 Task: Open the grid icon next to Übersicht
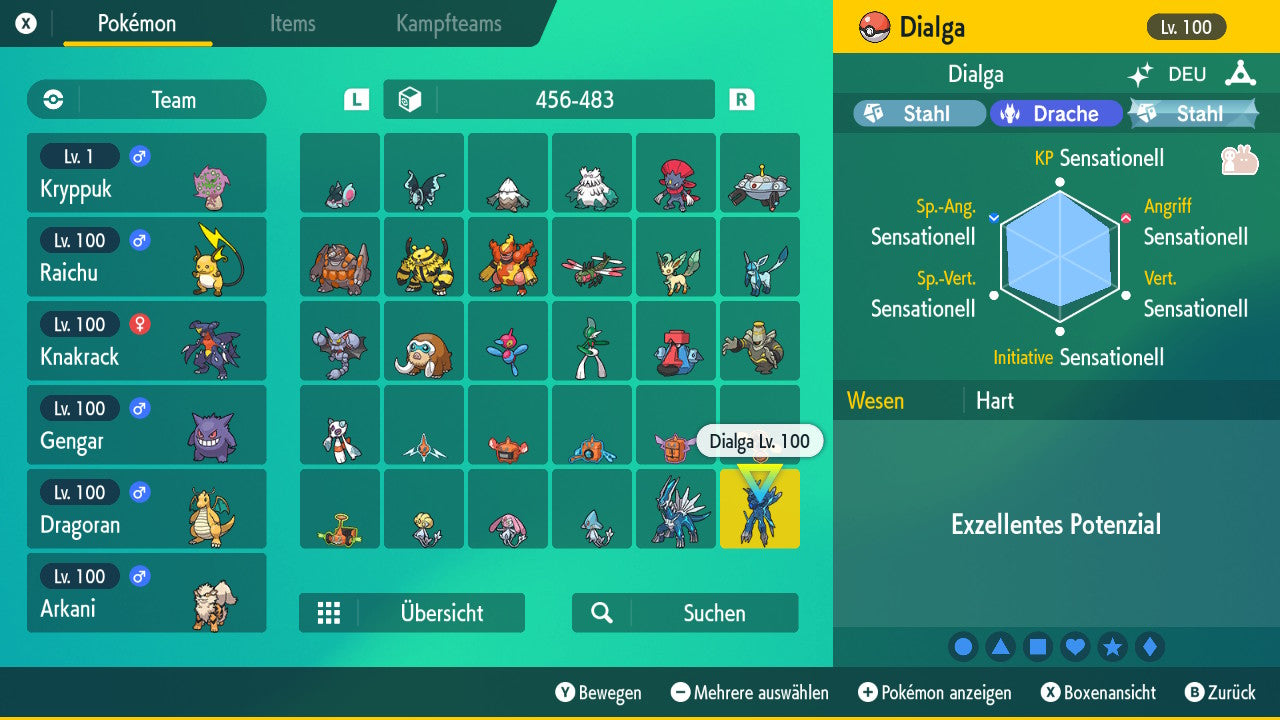(331, 613)
